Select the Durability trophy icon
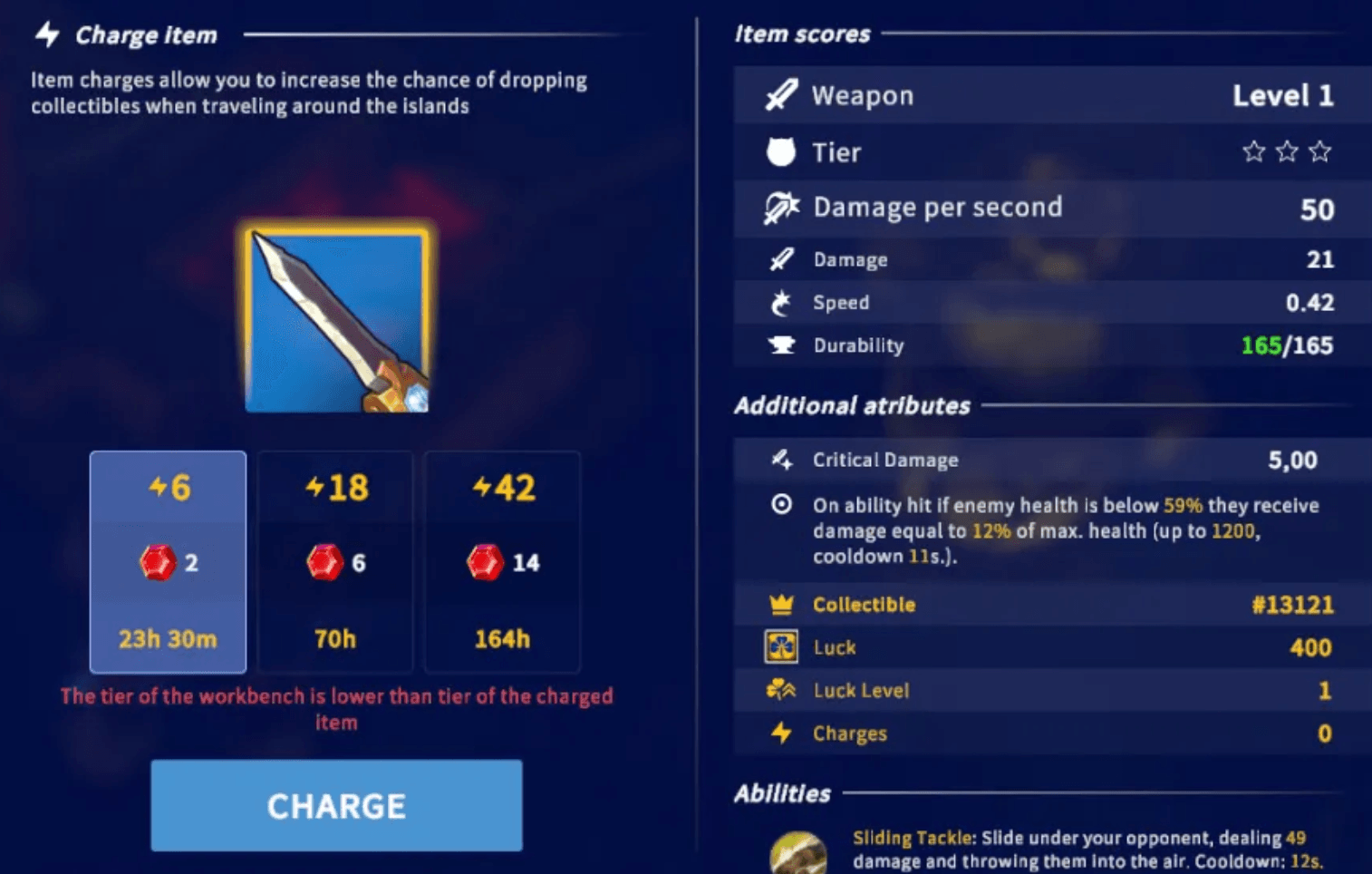 click(x=781, y=345)
